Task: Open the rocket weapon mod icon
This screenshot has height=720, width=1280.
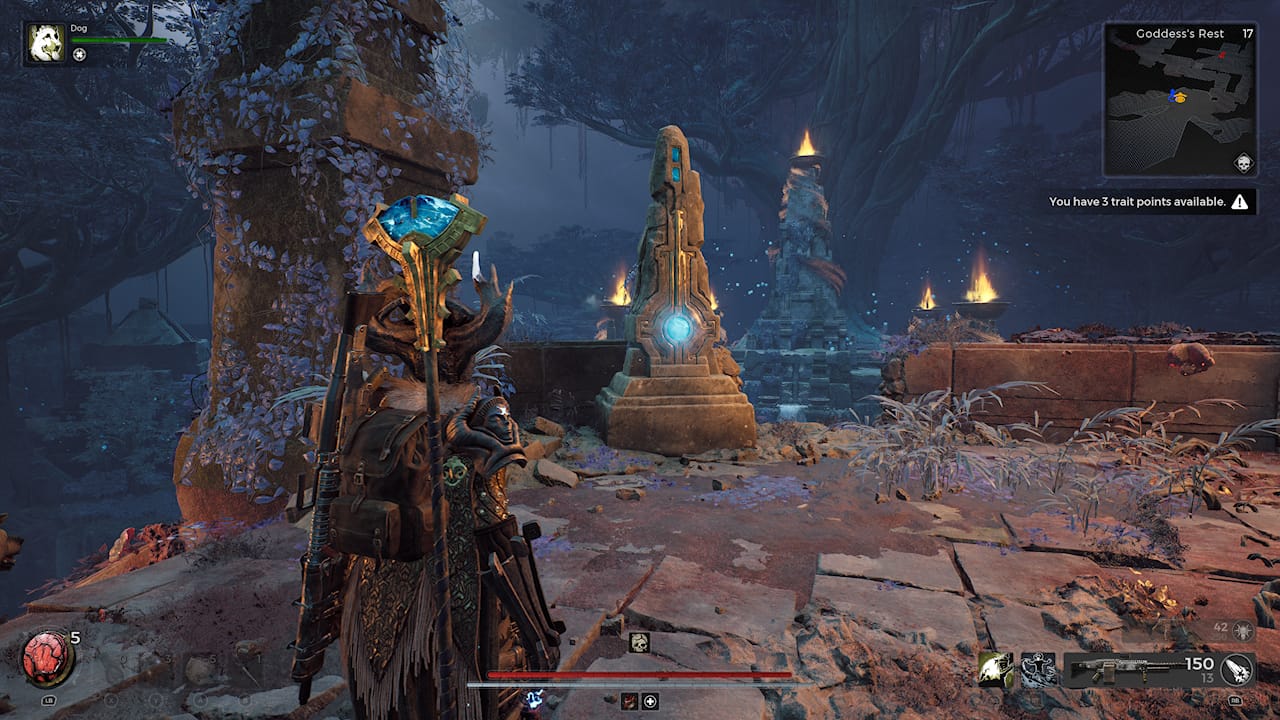Action: (x=1237, y=672)
